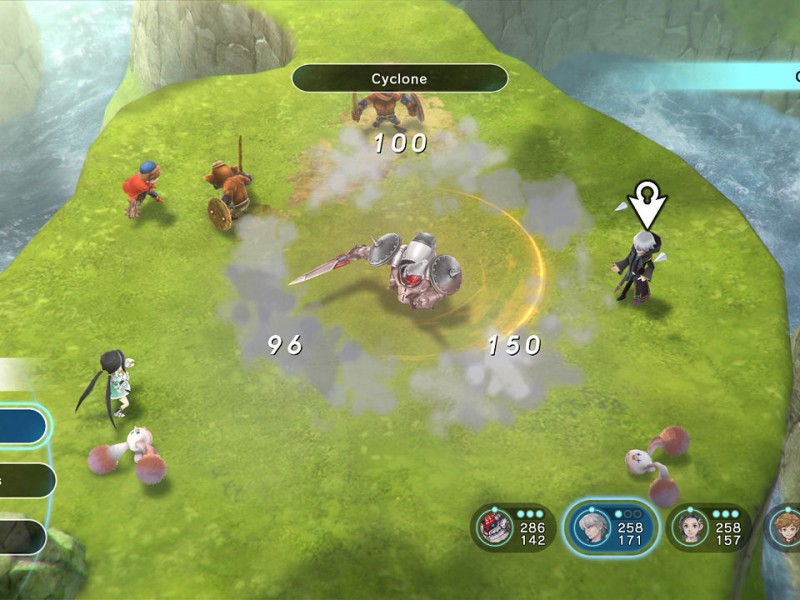Select the red armored robot party portrait
800x600 pixels.
coord(492,527)
